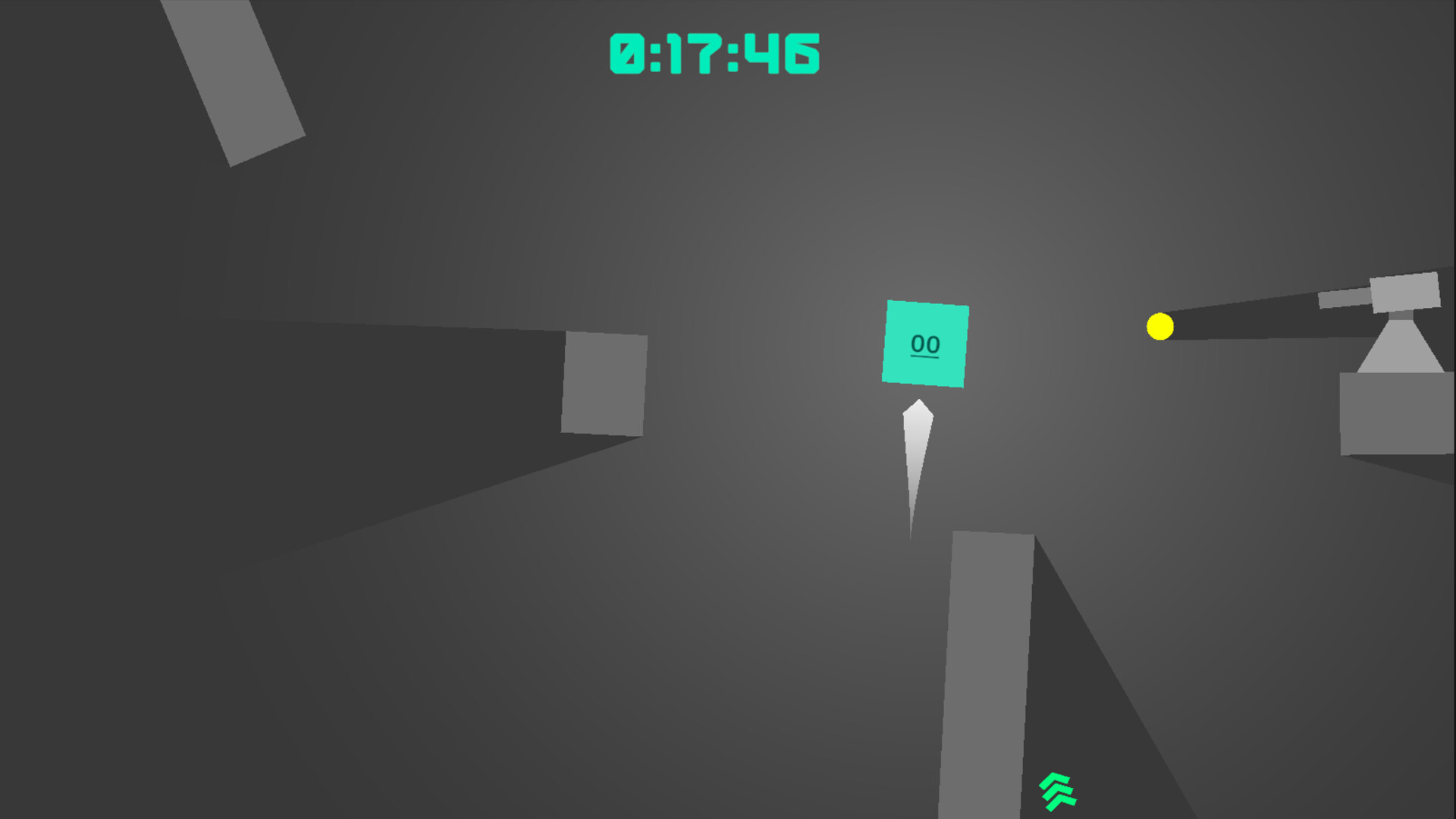Screen dimensions: 1456x819
Task: Click the yellow bullet fired from the turret
Action: coord(1159,326)
